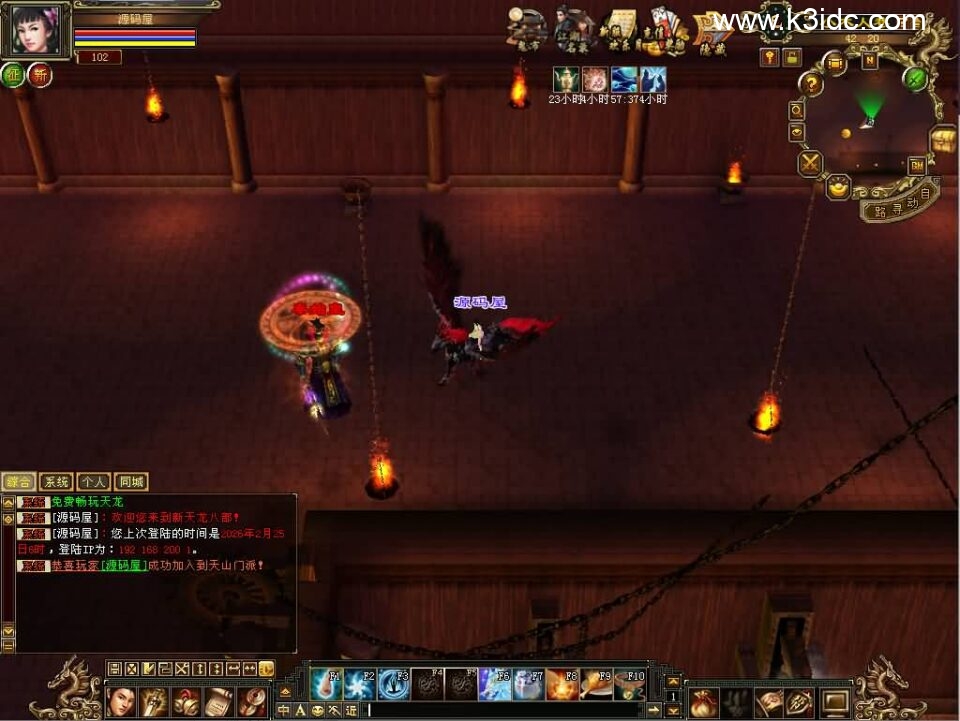The height and width of the screenshot is (721, 960).
Task: Use the F8 fire skill
Action: tap(563, 684)
